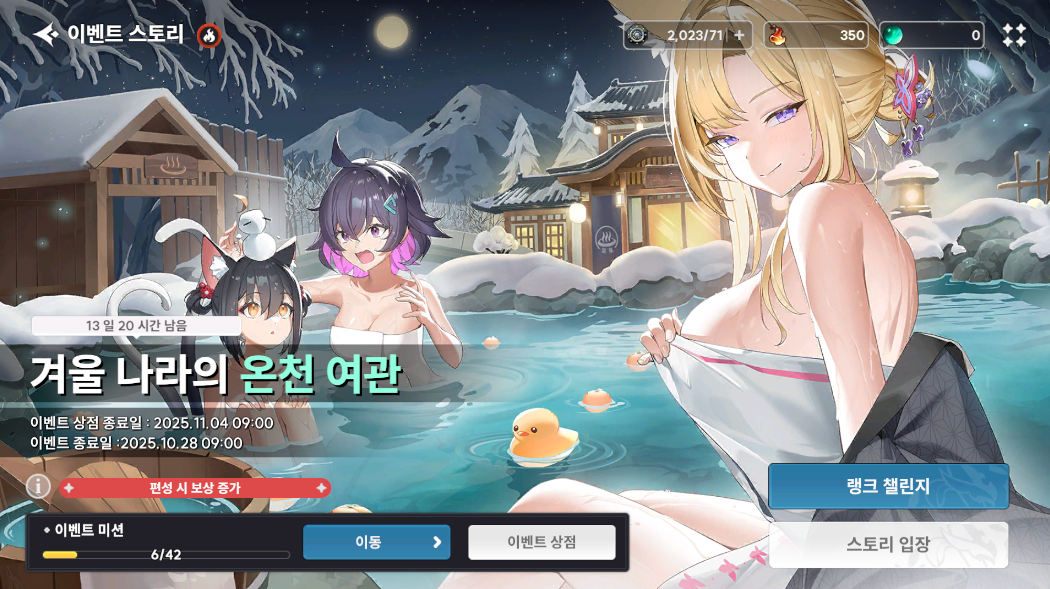Open the 편성 시 보상 증가 red banner
1050x589 pixels.
tap(195, 487)
